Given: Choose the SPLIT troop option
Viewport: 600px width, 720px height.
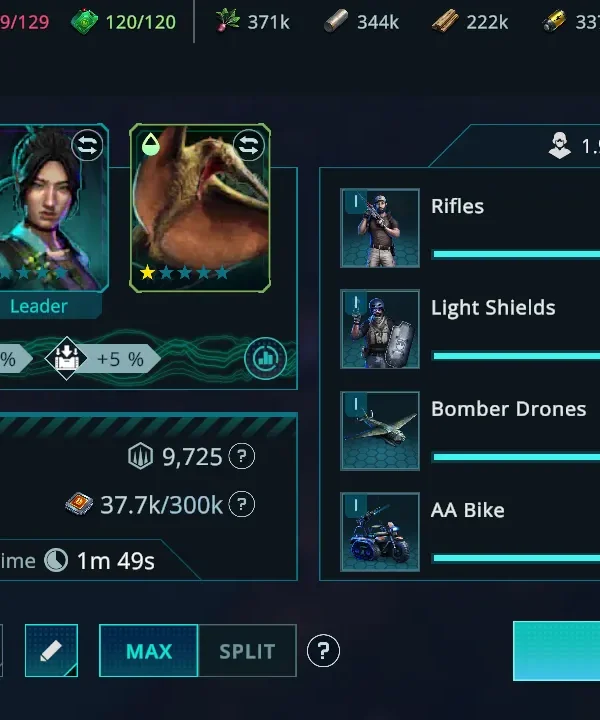Looking at the screenshot, I should 247,651.
